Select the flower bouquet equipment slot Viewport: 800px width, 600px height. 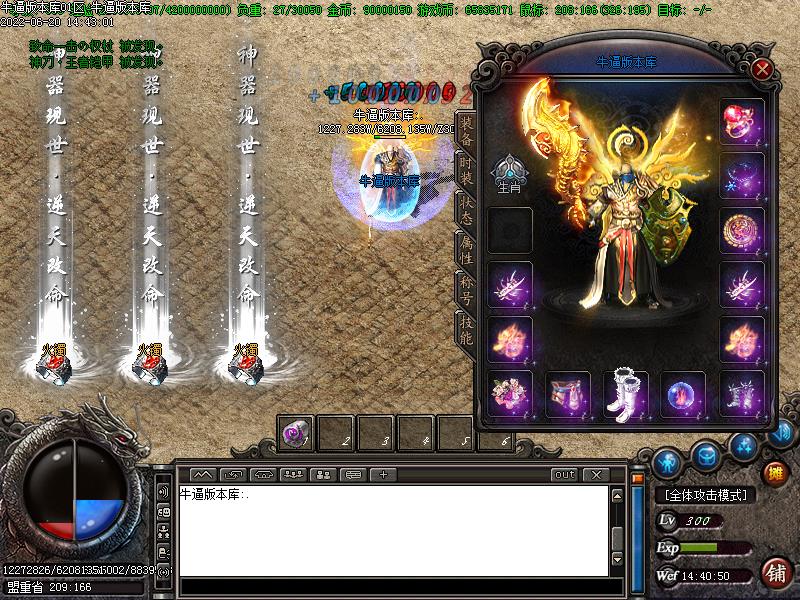(x=510, y=393)
